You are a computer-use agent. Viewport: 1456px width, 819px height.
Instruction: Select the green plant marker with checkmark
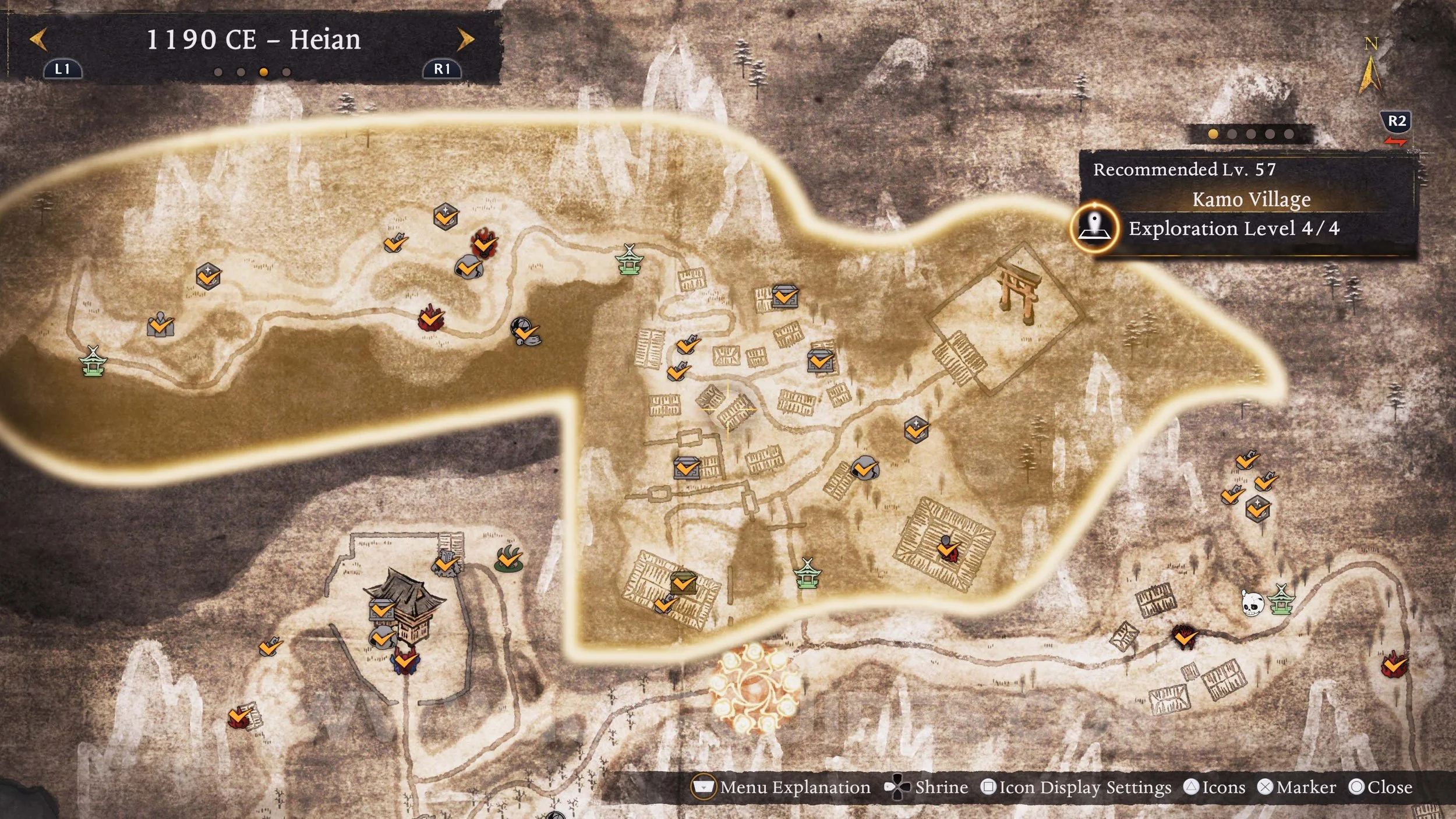[508, 558]
